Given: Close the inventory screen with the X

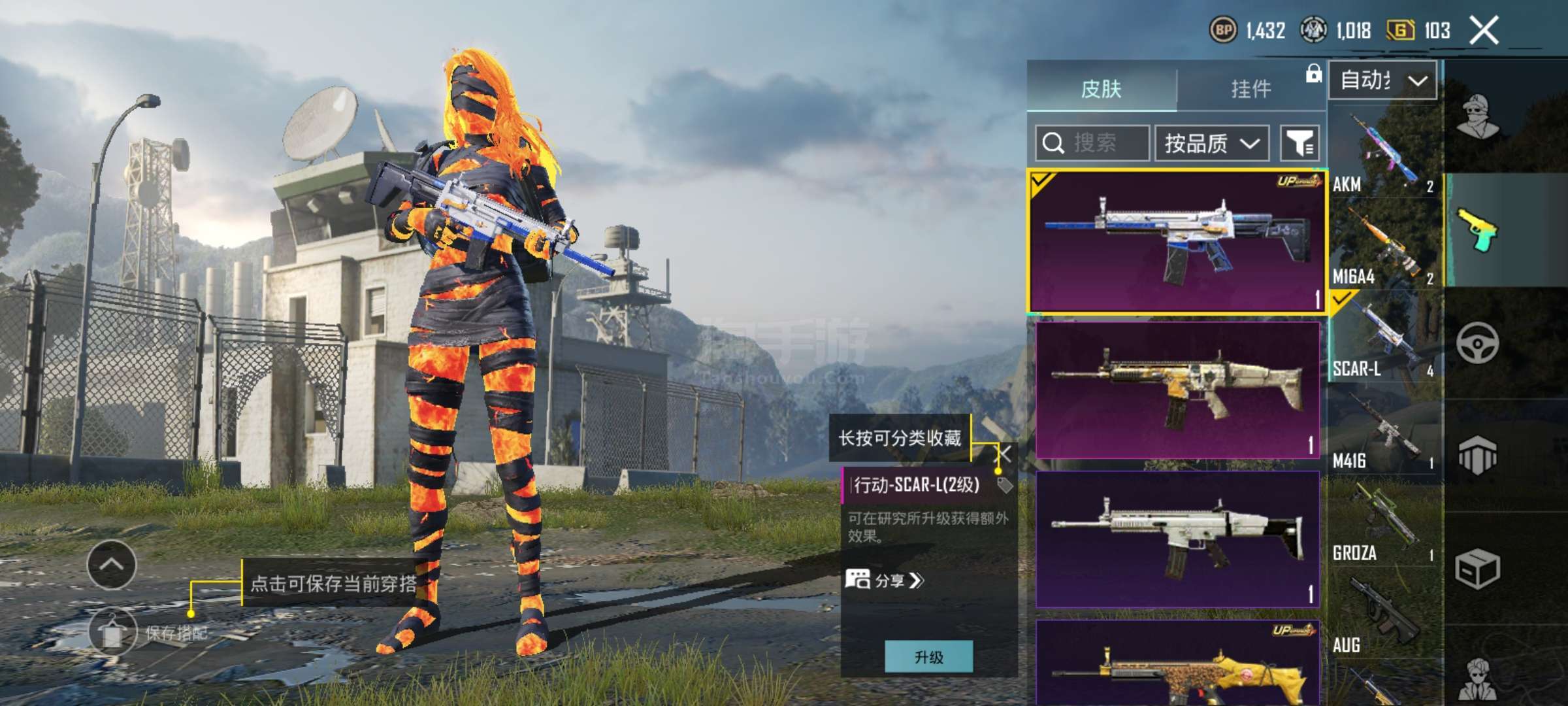Looking at the screenshot, I should tap(1484, 30).
